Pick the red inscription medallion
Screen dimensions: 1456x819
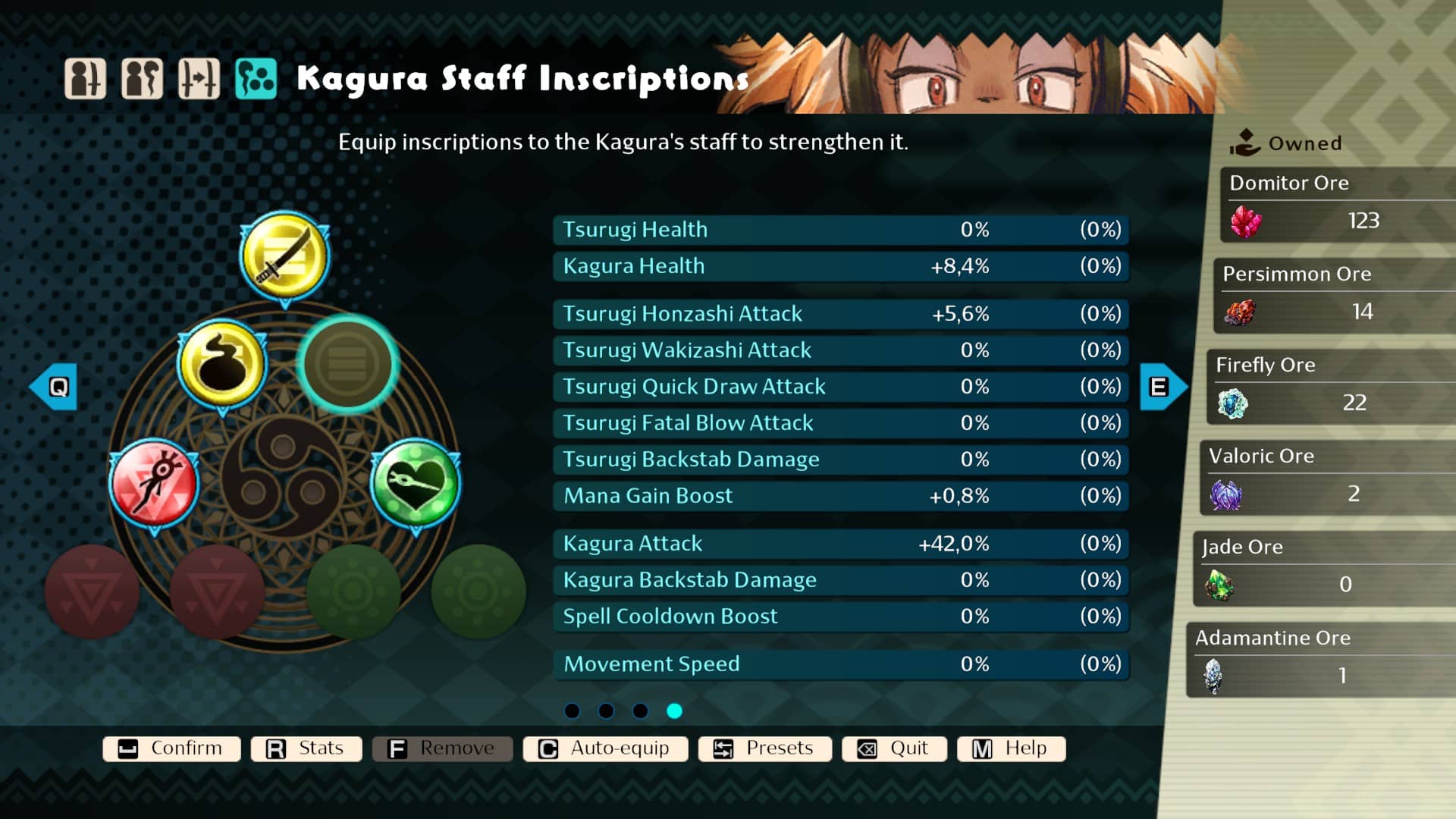coord(154,484)
